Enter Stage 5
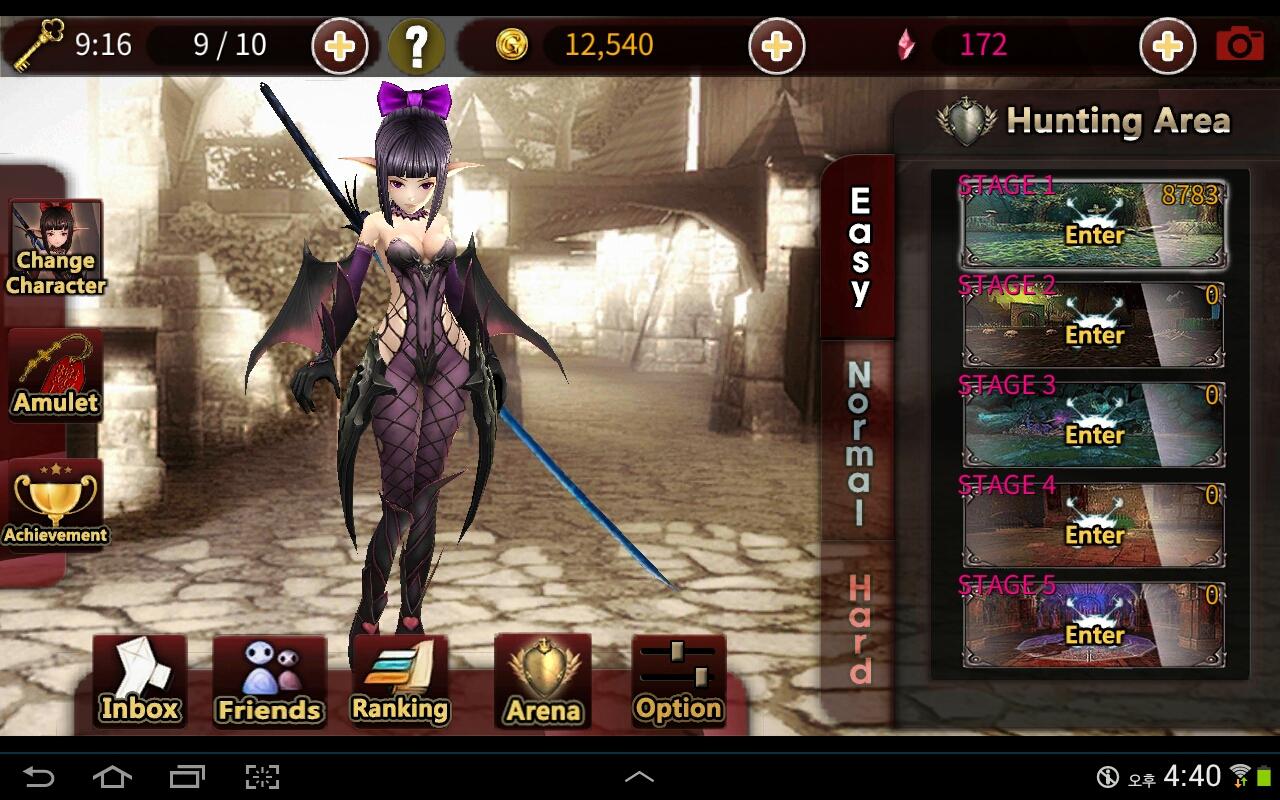The width and height of the screenshot is (1280, 800). click(1094, 626)
